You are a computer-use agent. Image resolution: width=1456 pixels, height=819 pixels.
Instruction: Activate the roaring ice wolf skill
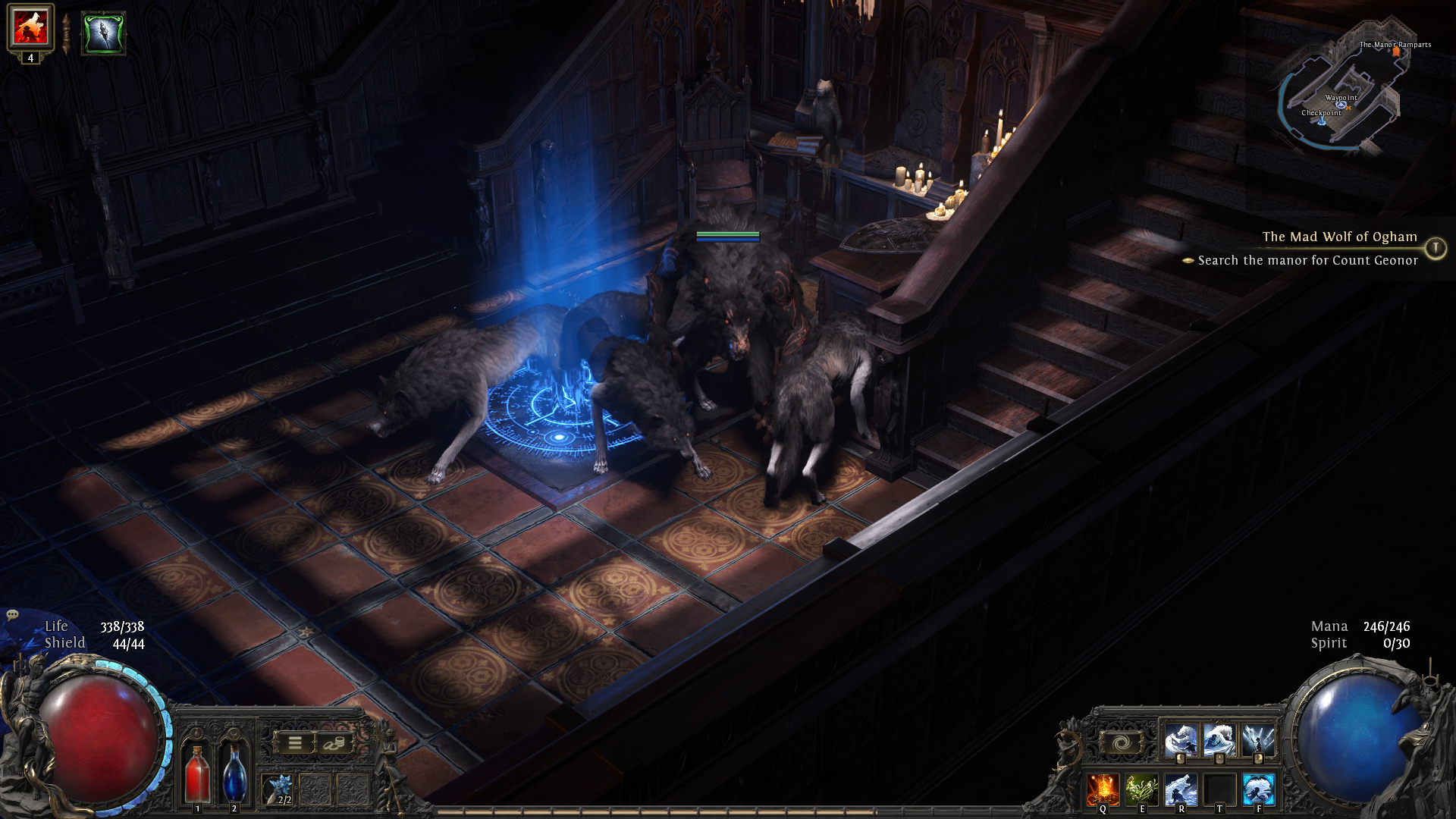tap(1181, 789)
